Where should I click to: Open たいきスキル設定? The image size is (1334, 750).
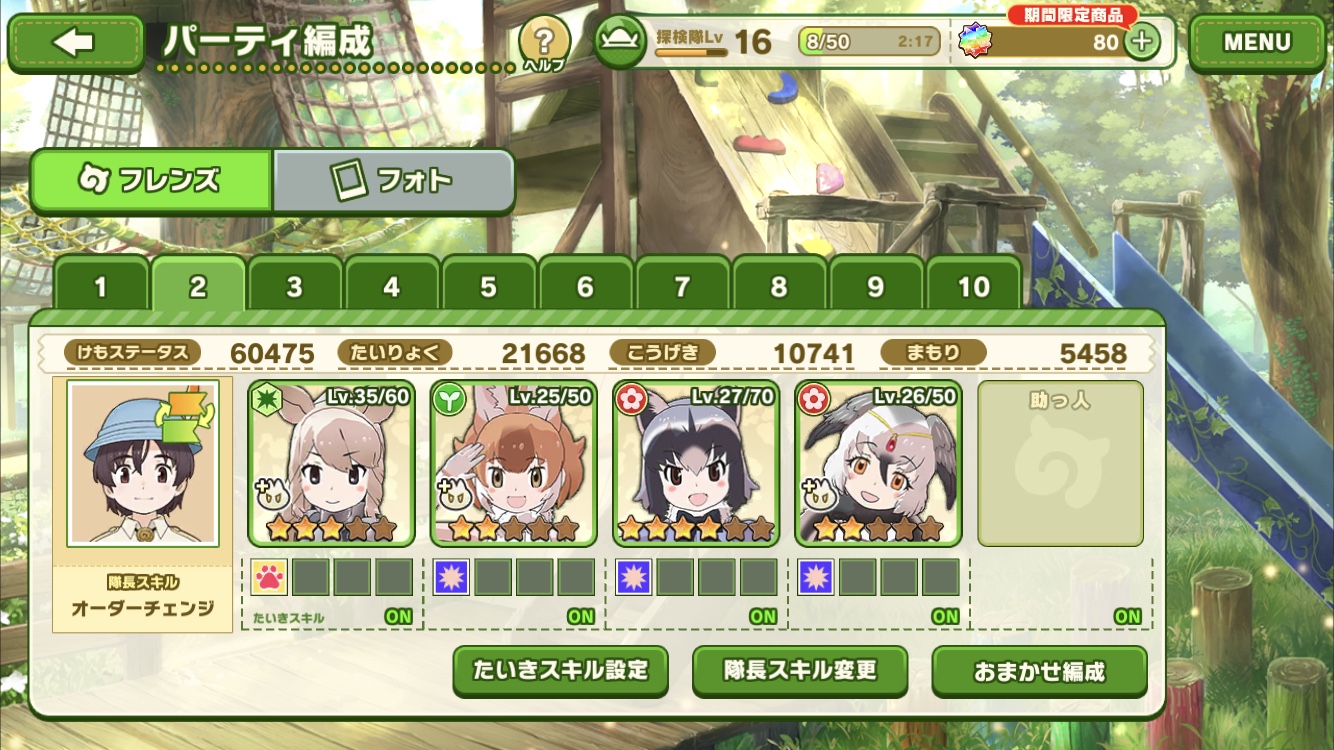click(x=561, y=670)
